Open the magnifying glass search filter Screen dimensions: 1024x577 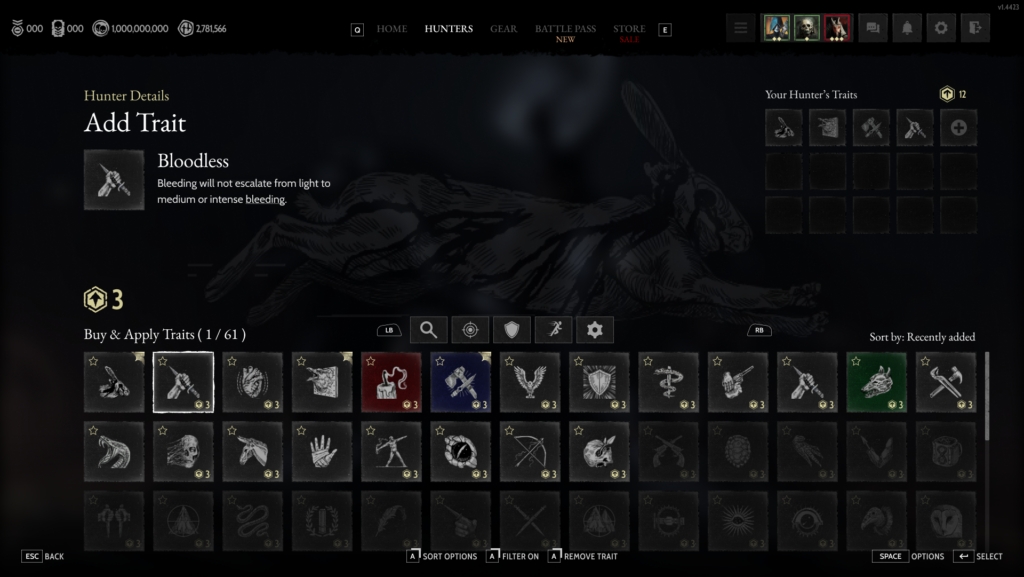click(428, 330)
